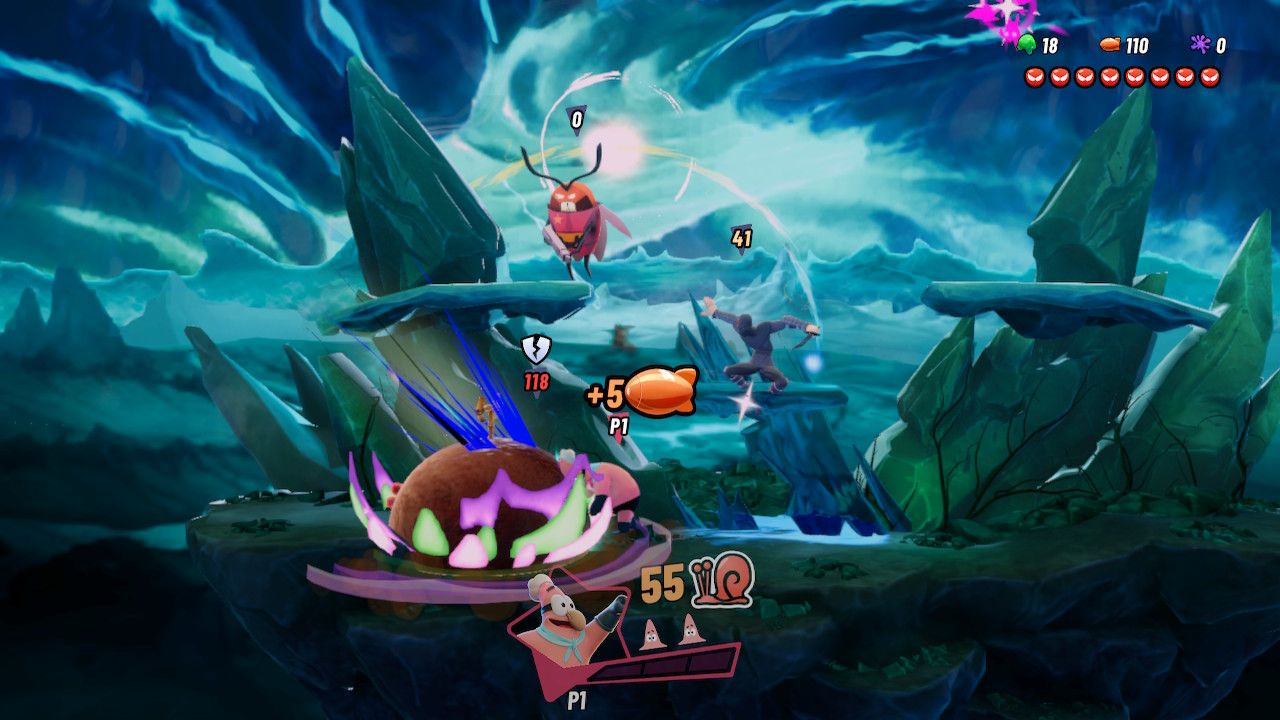The height and width of the screenshot is (720, 1280).
Task: Click the purple splat icon showing 0
Action: (x=1201, y=44)
